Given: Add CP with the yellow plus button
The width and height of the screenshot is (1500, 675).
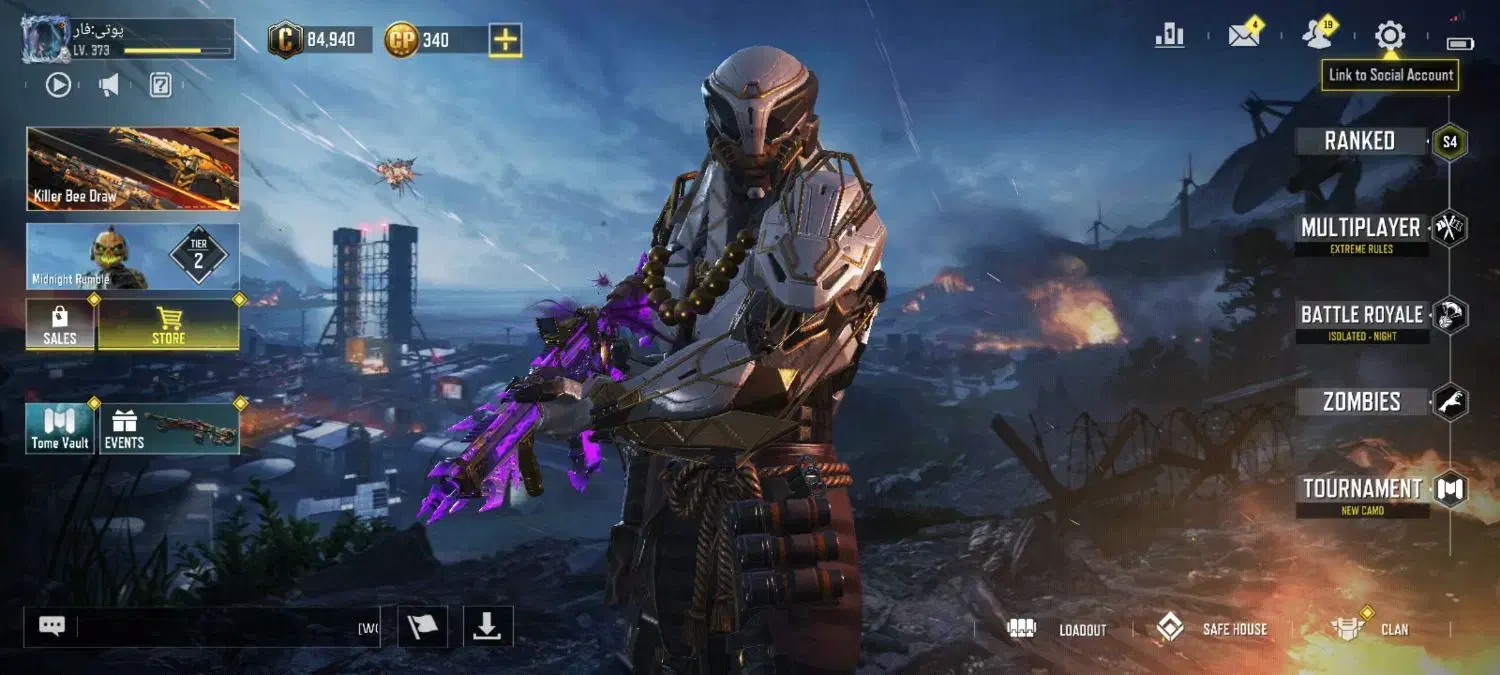Looking at the screenshot, I should [505, 40].
